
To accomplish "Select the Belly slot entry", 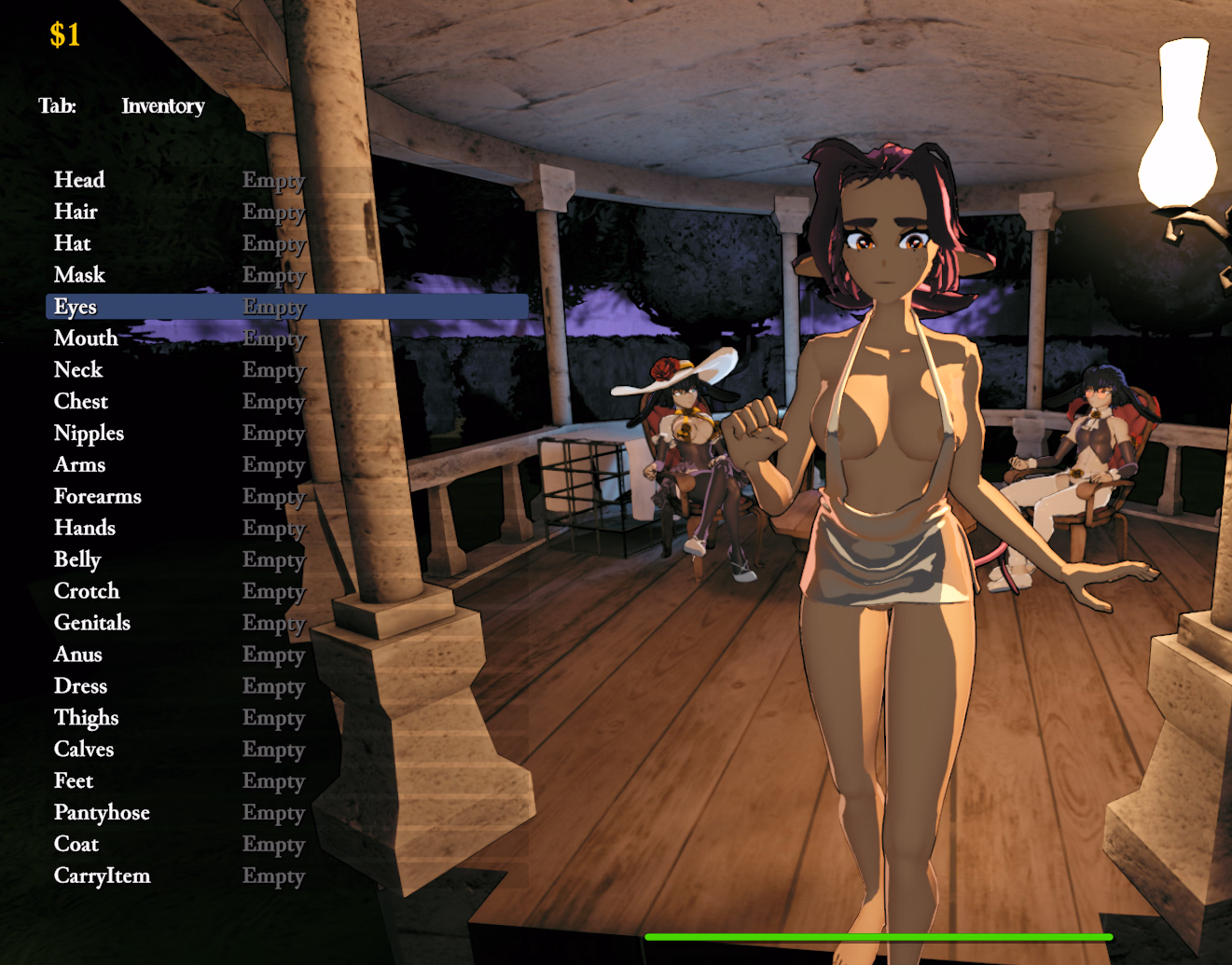I will point(77,559).
